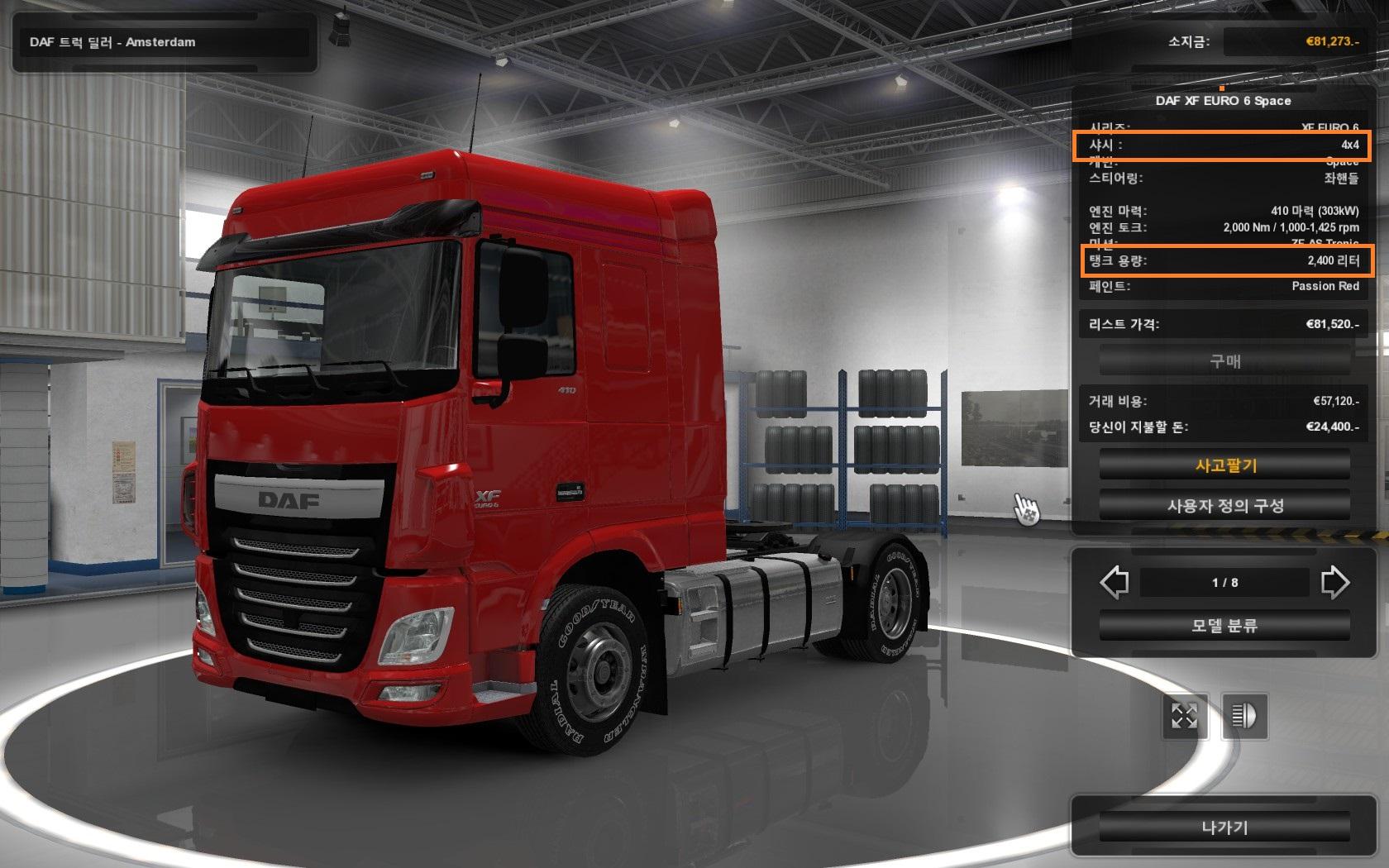Exit the dealer with 나가기 button
The image size is (1389, 868).
click(1224, 827)
